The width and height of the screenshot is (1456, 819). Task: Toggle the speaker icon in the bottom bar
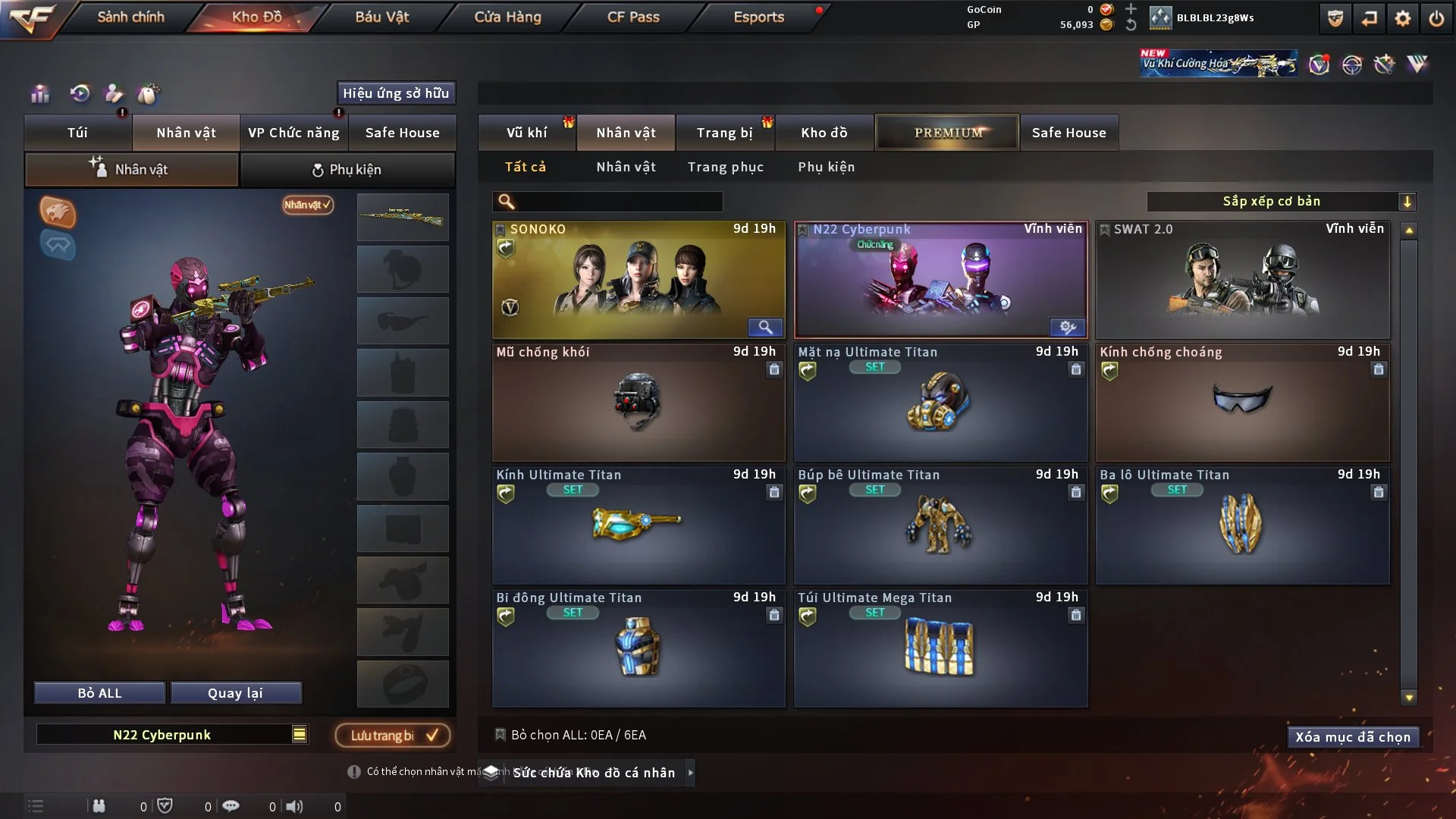click(x=295, y=806)
